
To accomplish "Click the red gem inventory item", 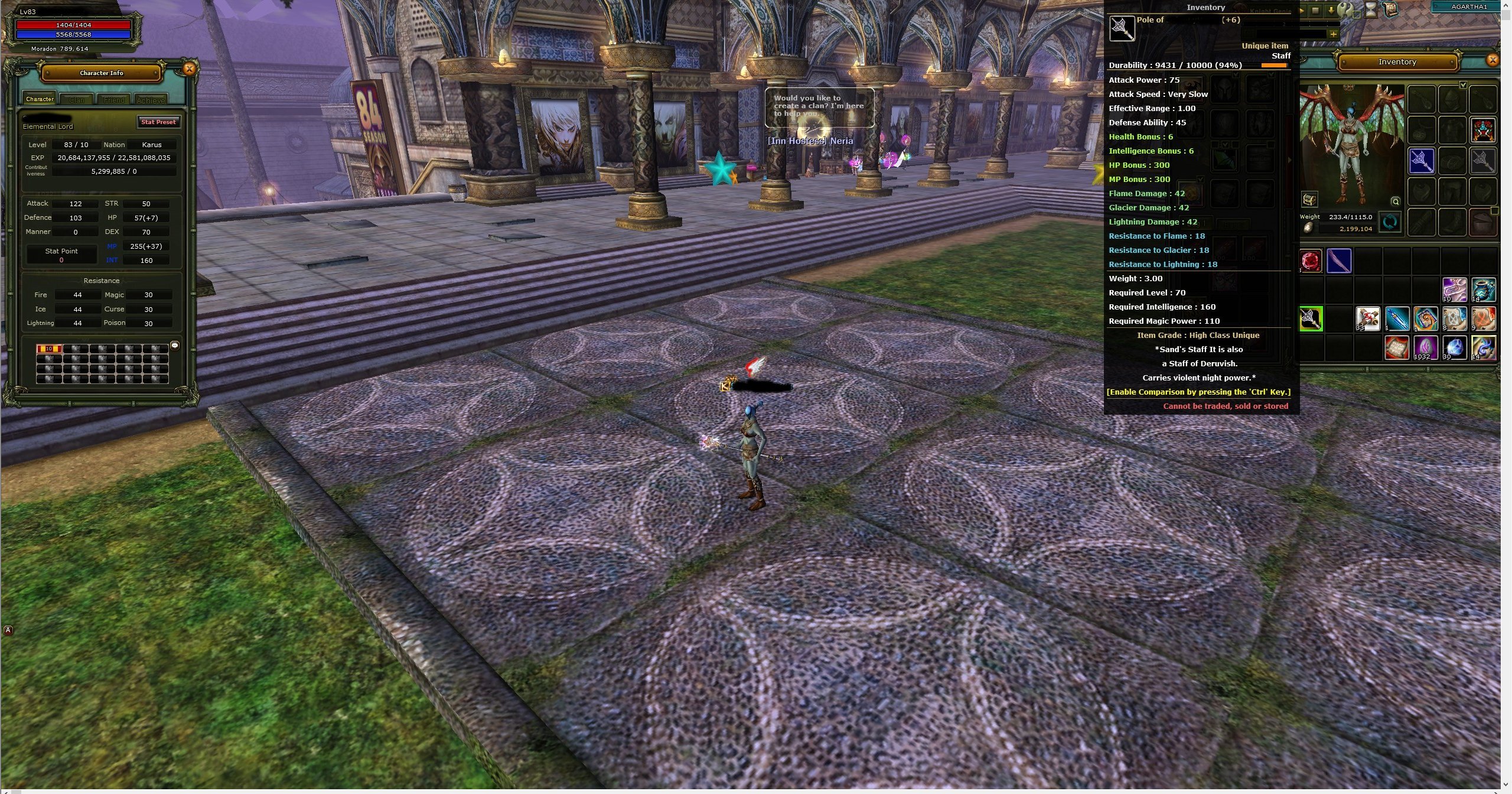I will [x=1311, y=261].
